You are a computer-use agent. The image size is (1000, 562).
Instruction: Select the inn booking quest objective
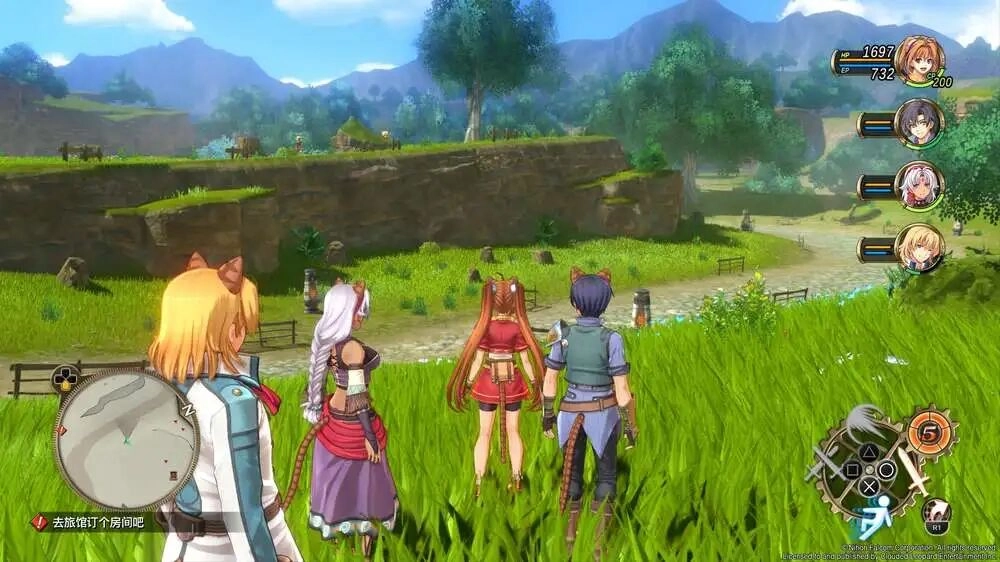(x=98, y=522)
